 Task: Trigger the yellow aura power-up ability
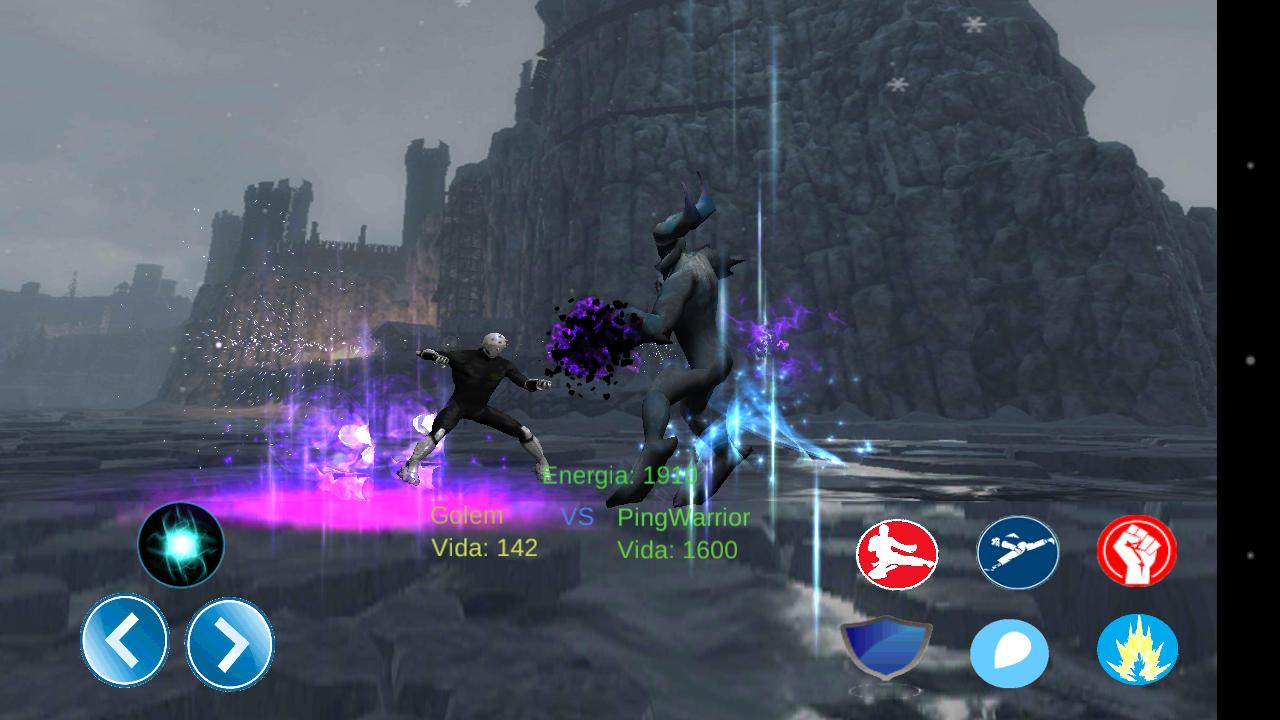coord(1137,650)
